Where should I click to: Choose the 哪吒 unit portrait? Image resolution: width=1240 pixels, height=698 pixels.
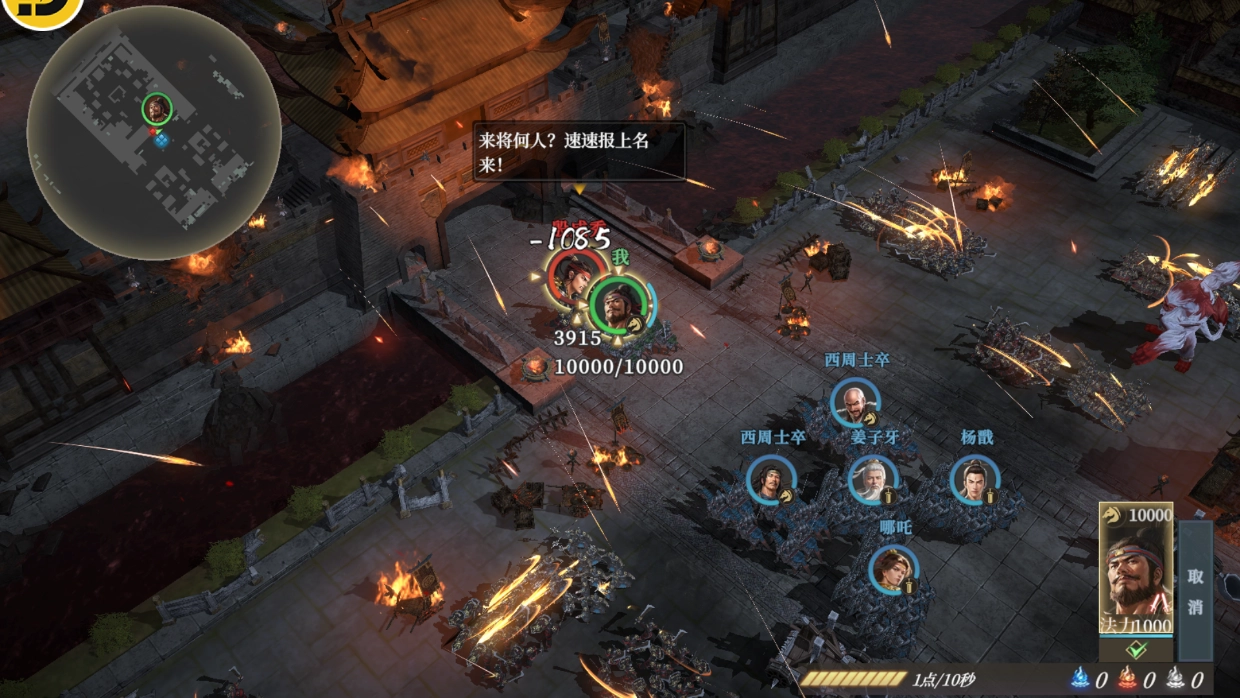pos(893,569)
